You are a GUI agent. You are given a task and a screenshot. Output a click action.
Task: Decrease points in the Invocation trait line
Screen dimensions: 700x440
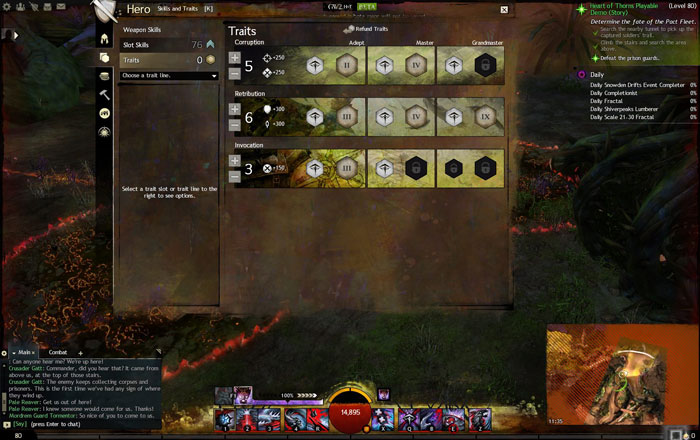tap(234, 176)
